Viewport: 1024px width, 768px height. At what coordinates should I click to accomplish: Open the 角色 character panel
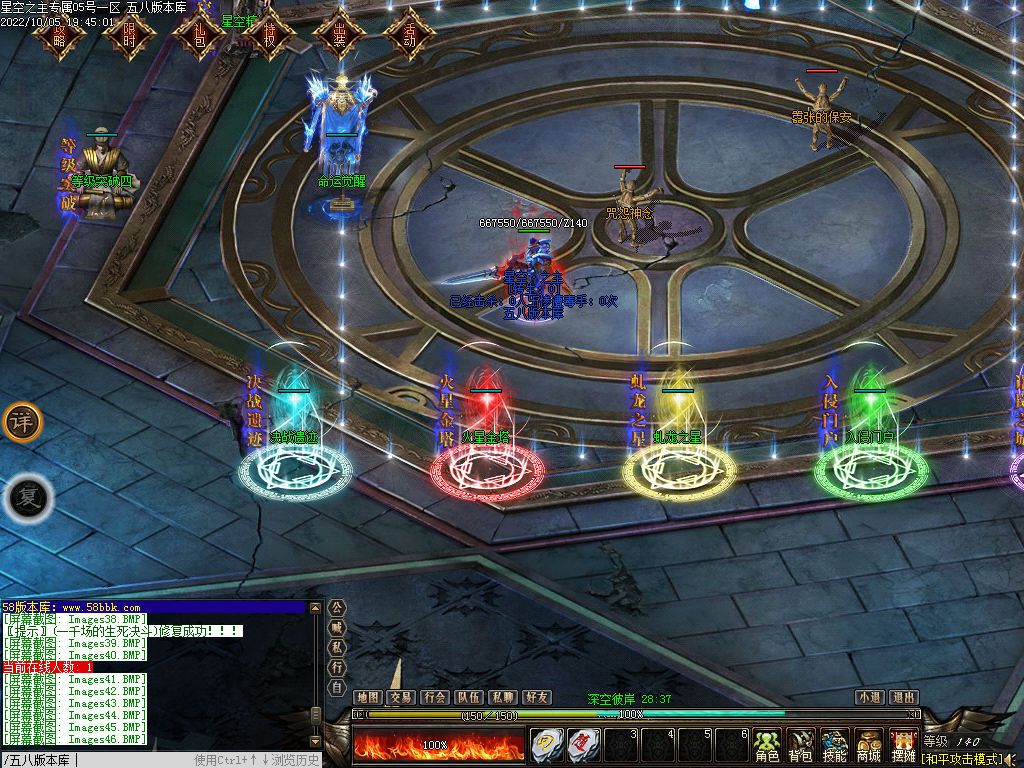click(x=767, y=746)
